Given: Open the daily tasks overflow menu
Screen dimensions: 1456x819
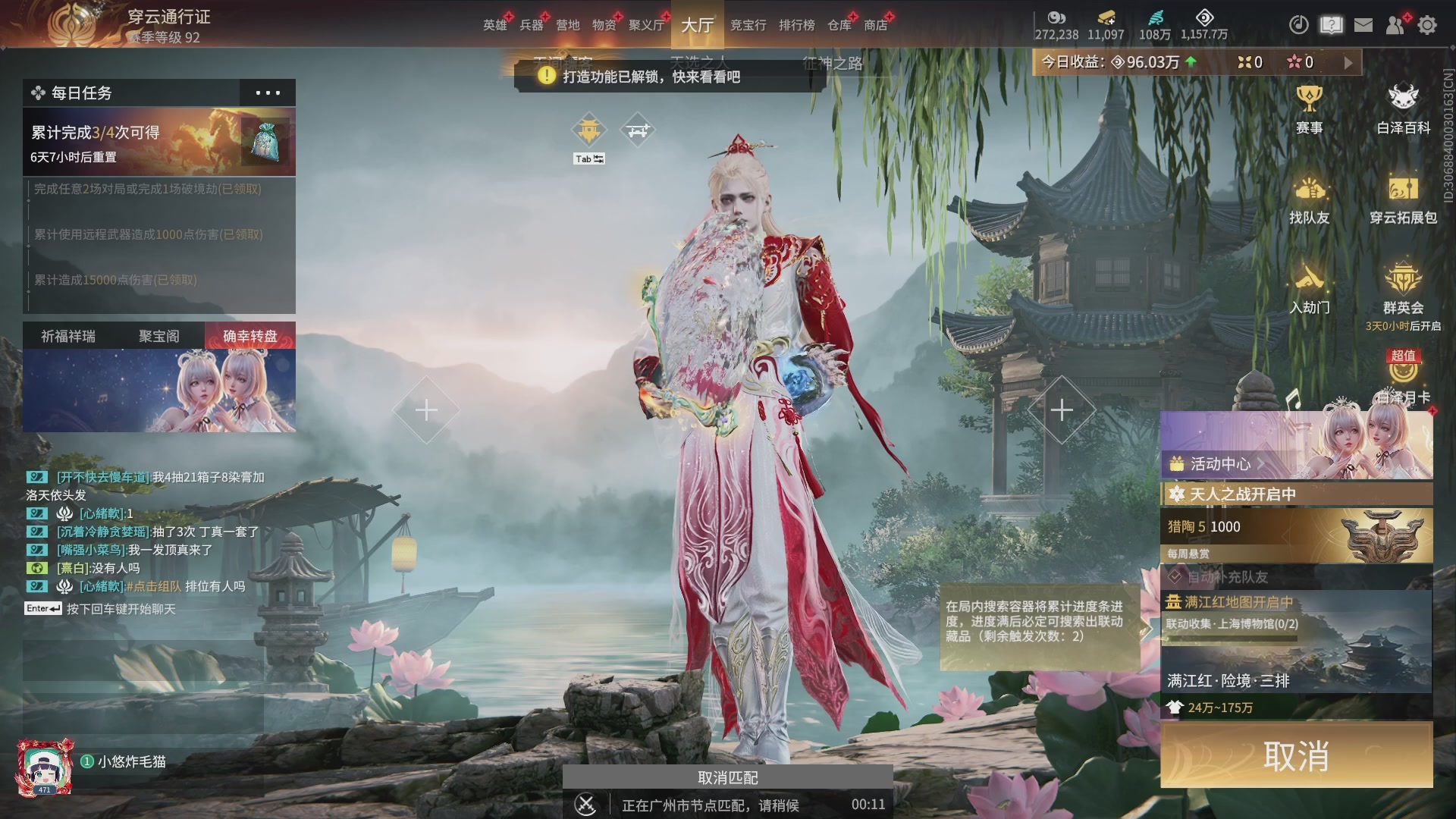Looking at the screenshot, I should 267,93.
